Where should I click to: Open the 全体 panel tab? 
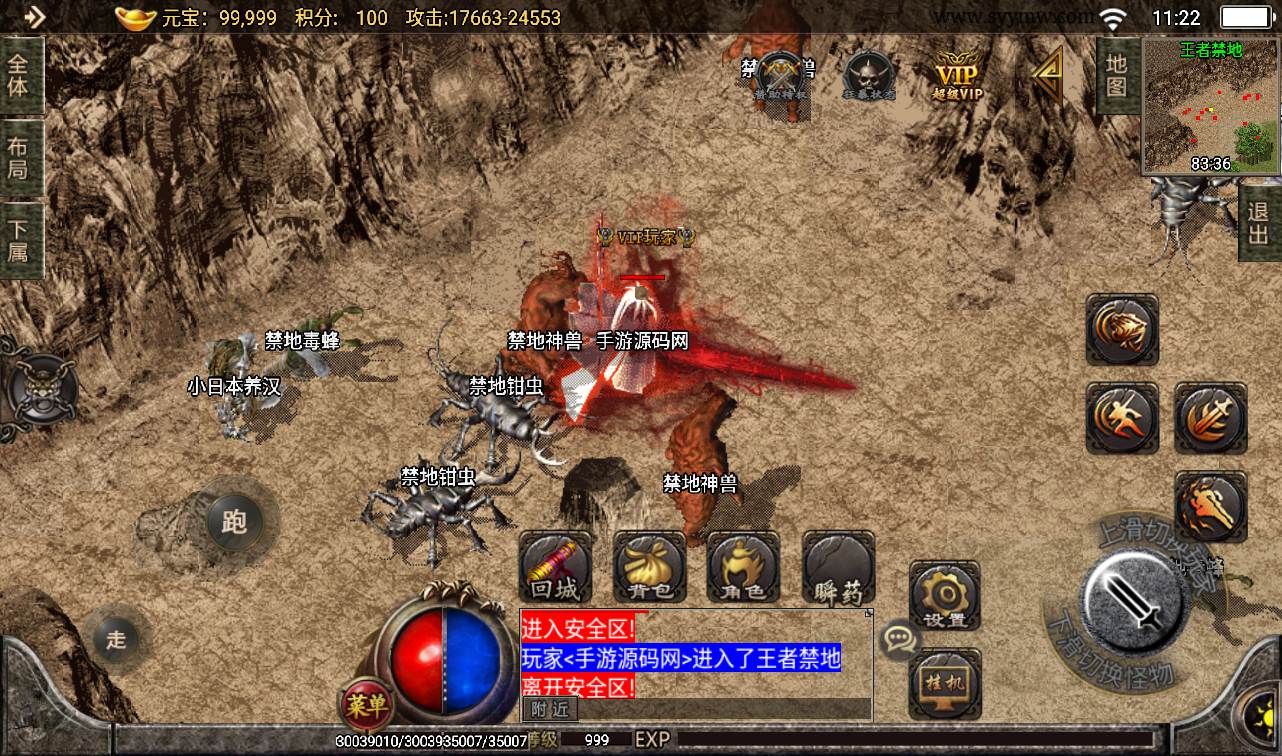(20, 74)
